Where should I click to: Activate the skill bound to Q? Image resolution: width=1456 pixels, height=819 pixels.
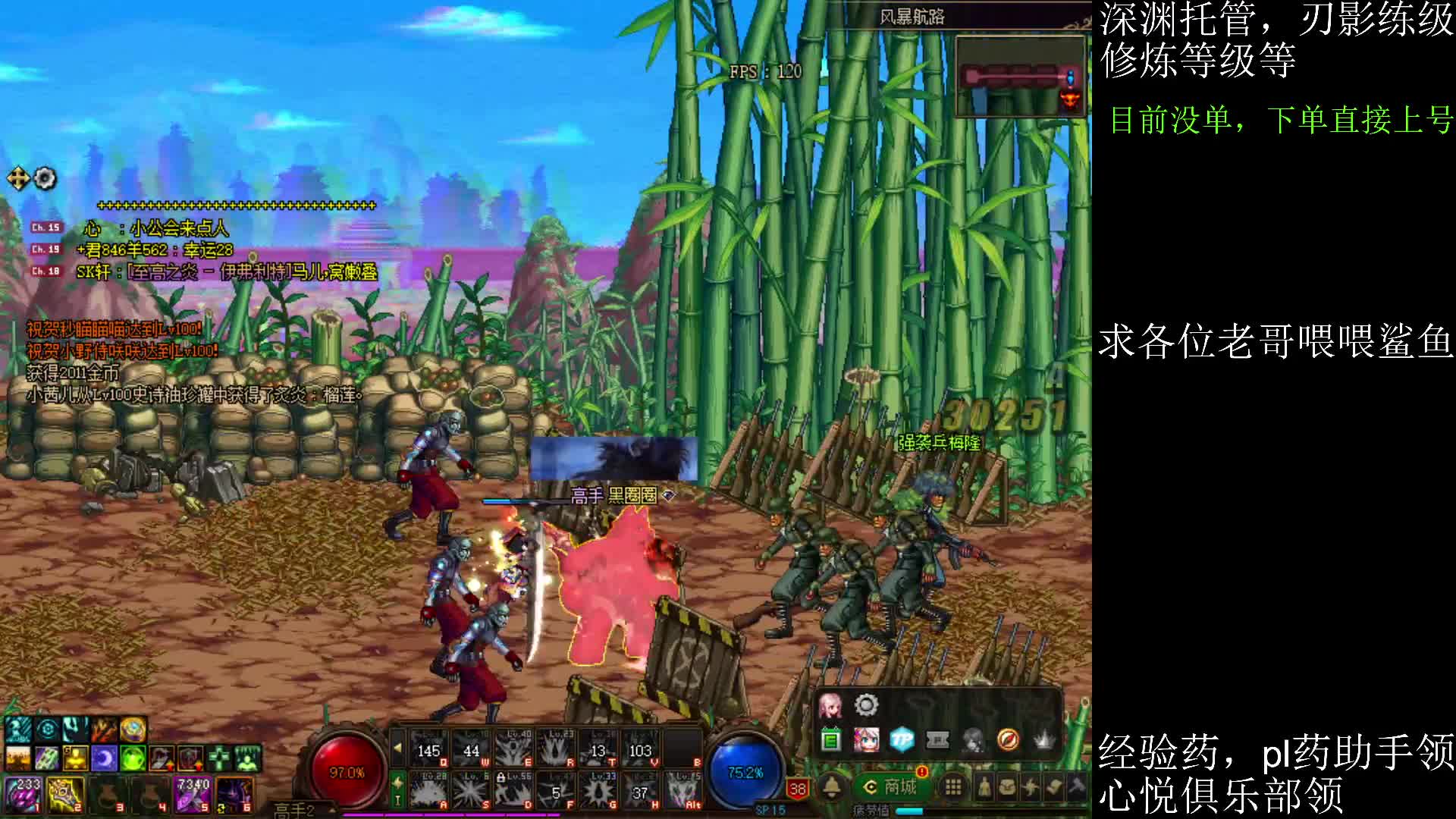[429, 748]
